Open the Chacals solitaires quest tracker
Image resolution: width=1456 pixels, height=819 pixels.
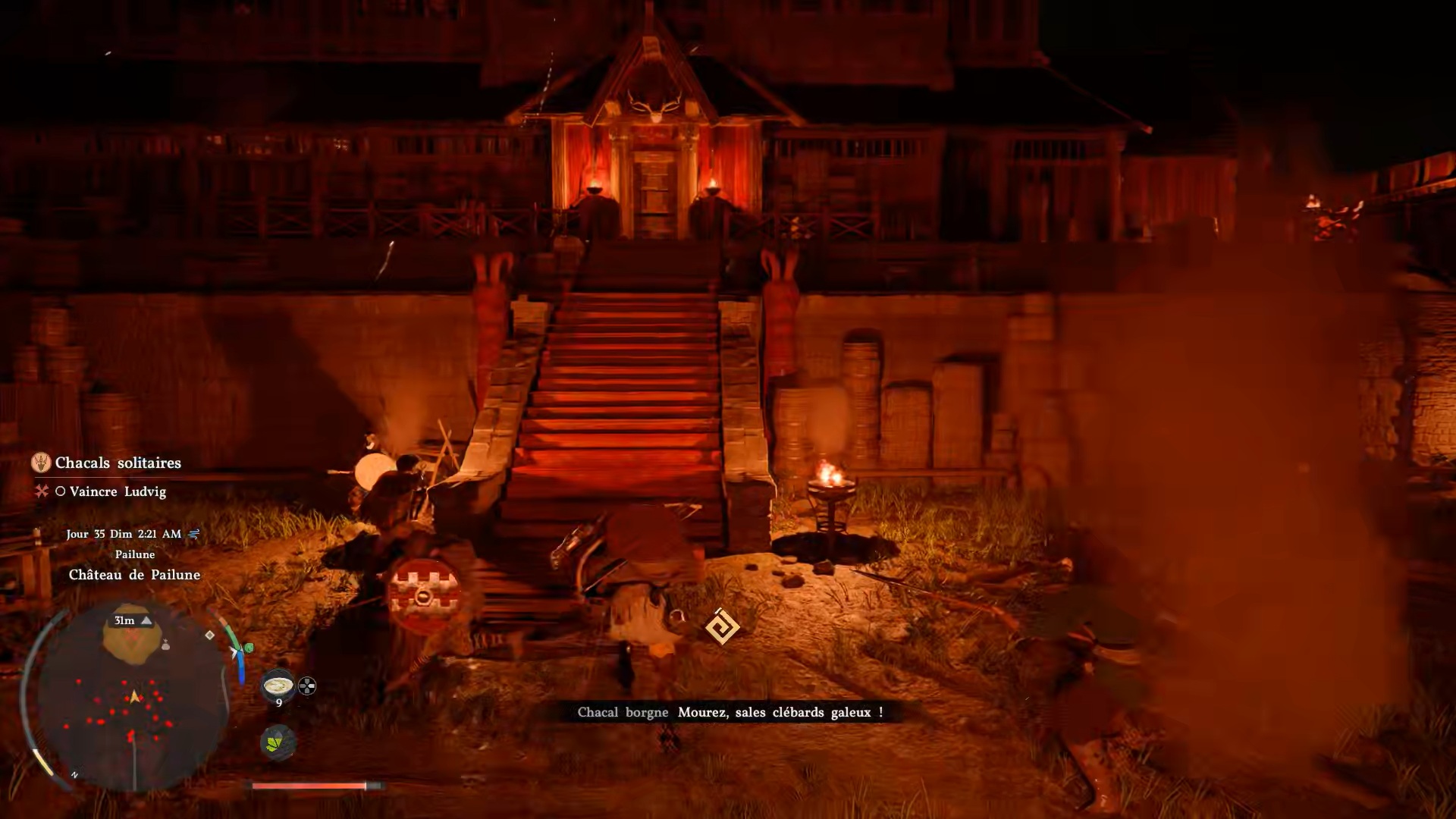point(118,463)
